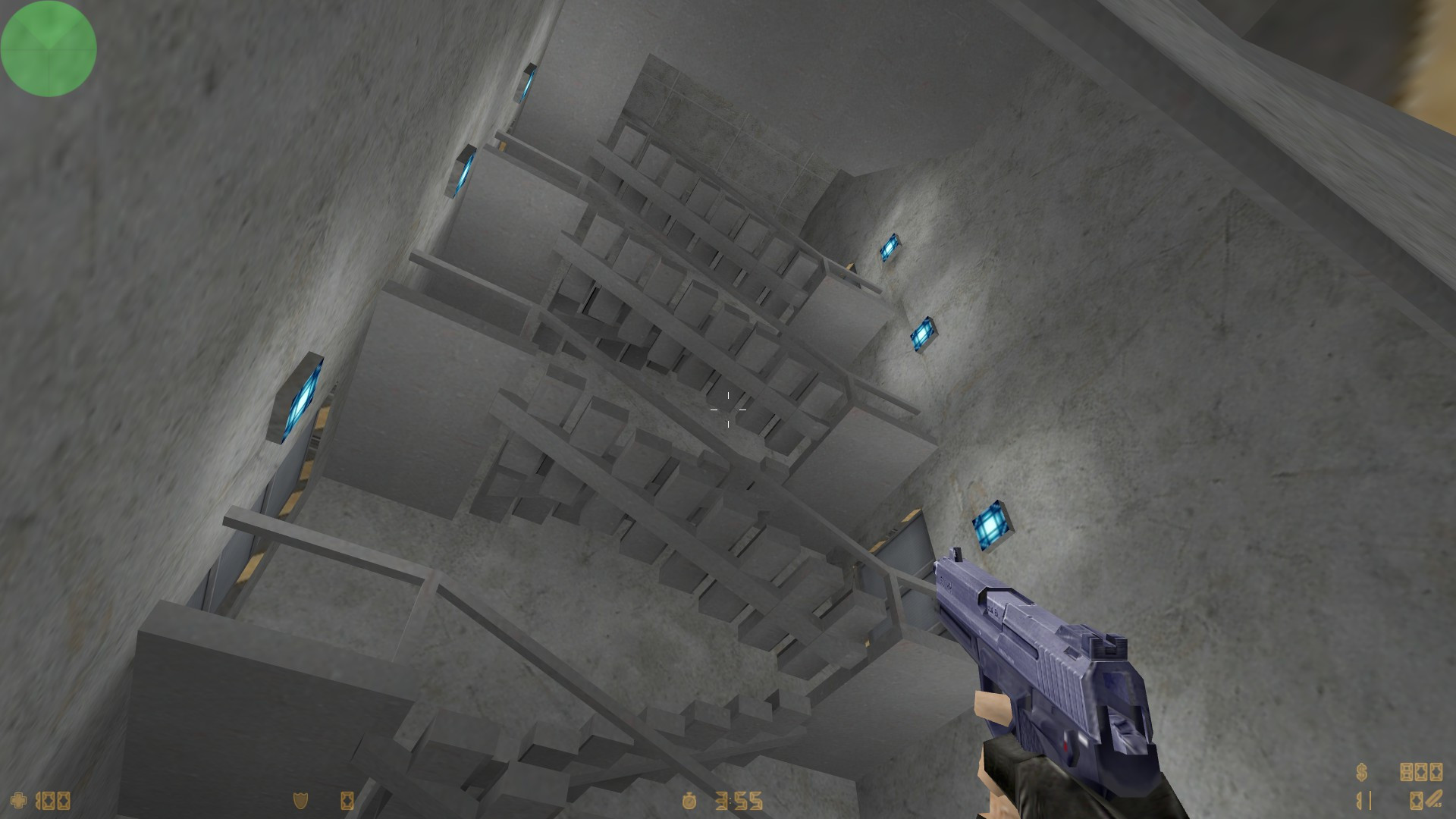Select the armor shield icon
The width and height of the screenshot is (1456, 819).
coord(300,801)
